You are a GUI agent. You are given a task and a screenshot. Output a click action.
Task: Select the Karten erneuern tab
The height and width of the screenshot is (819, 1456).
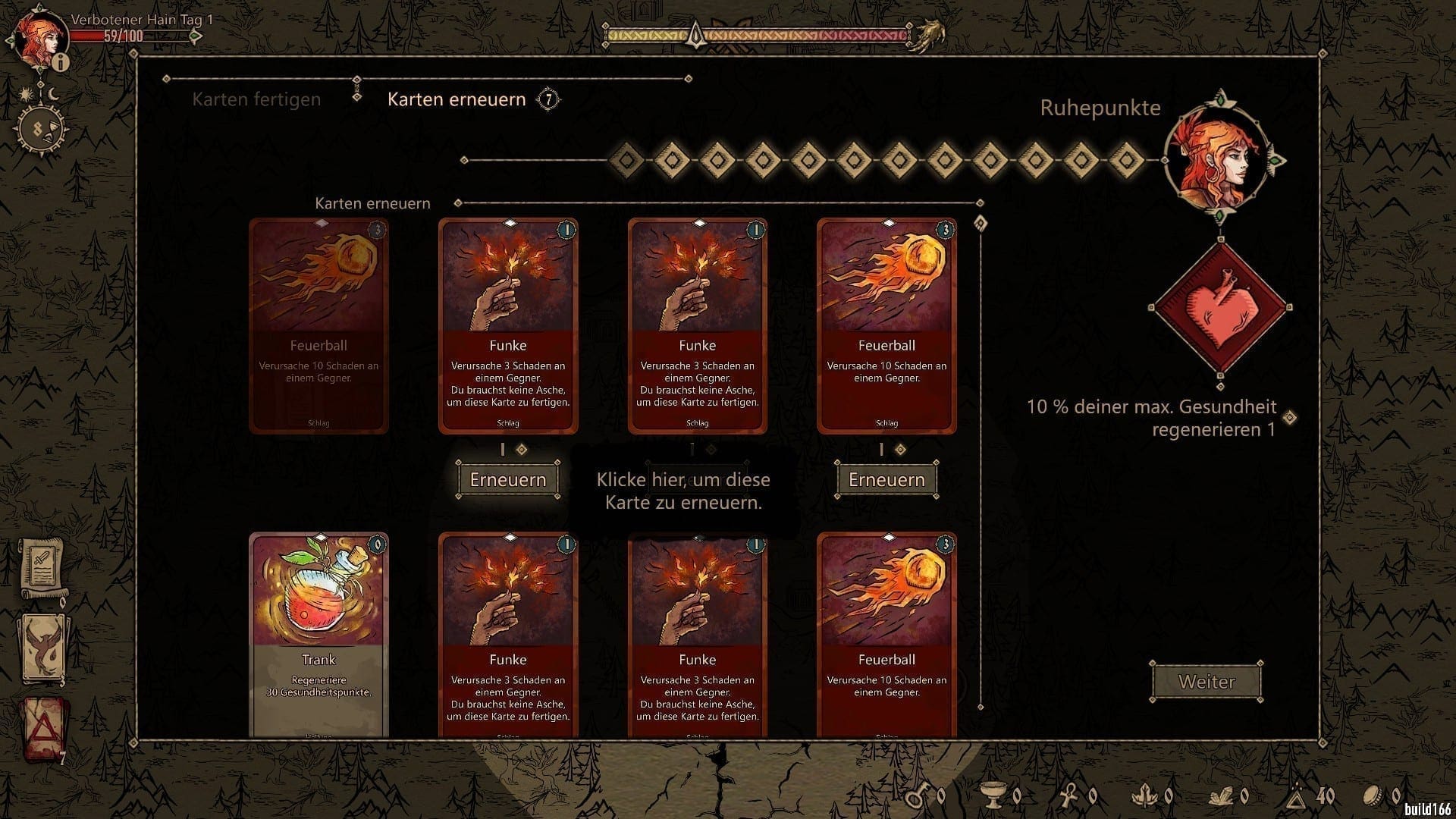coord(457,99)
